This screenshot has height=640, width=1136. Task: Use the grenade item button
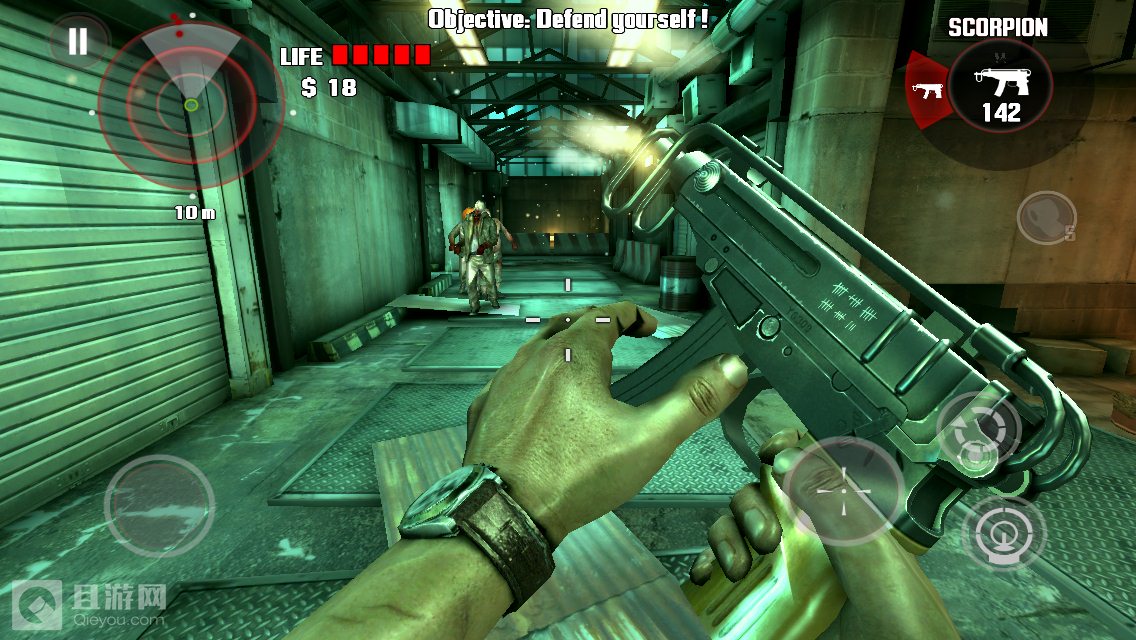(x=1046, y=216)
